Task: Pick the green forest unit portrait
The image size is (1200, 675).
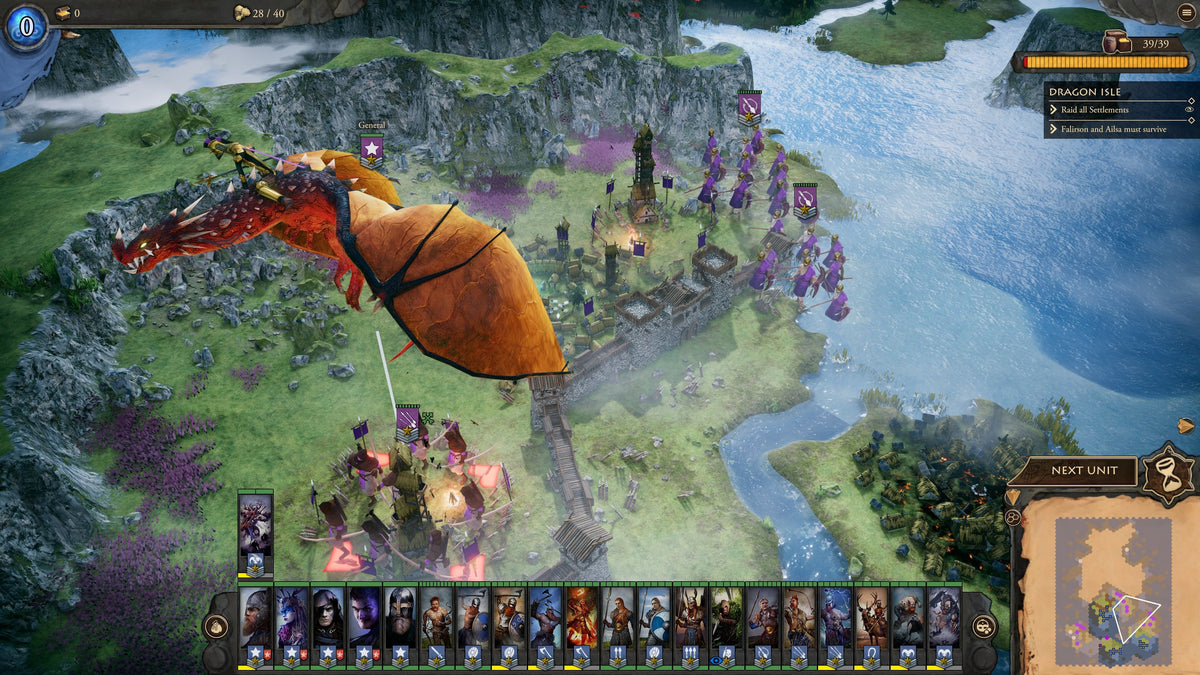Action: [x=727, y=616]
